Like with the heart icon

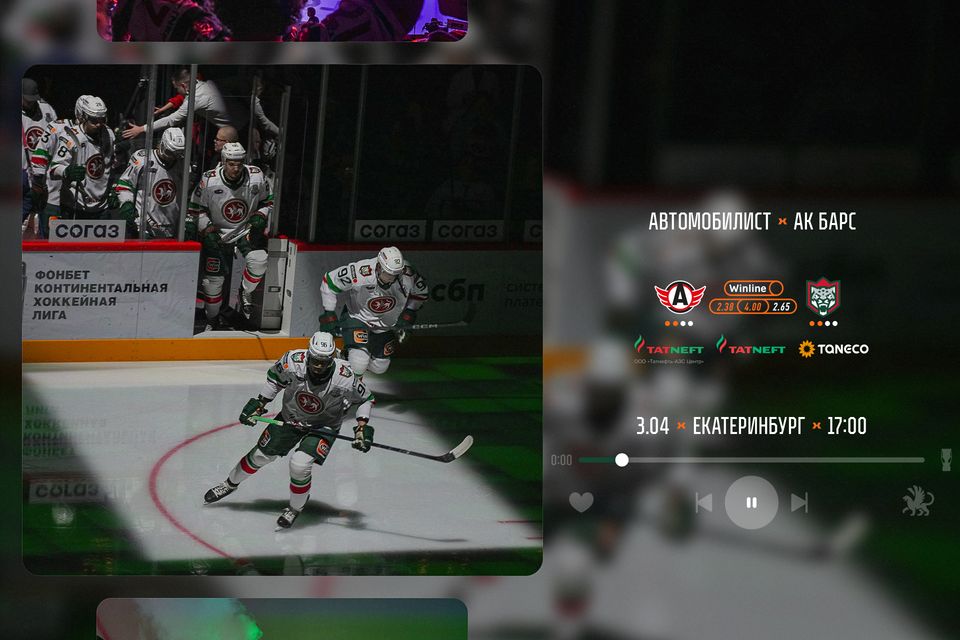pos(581,502)
